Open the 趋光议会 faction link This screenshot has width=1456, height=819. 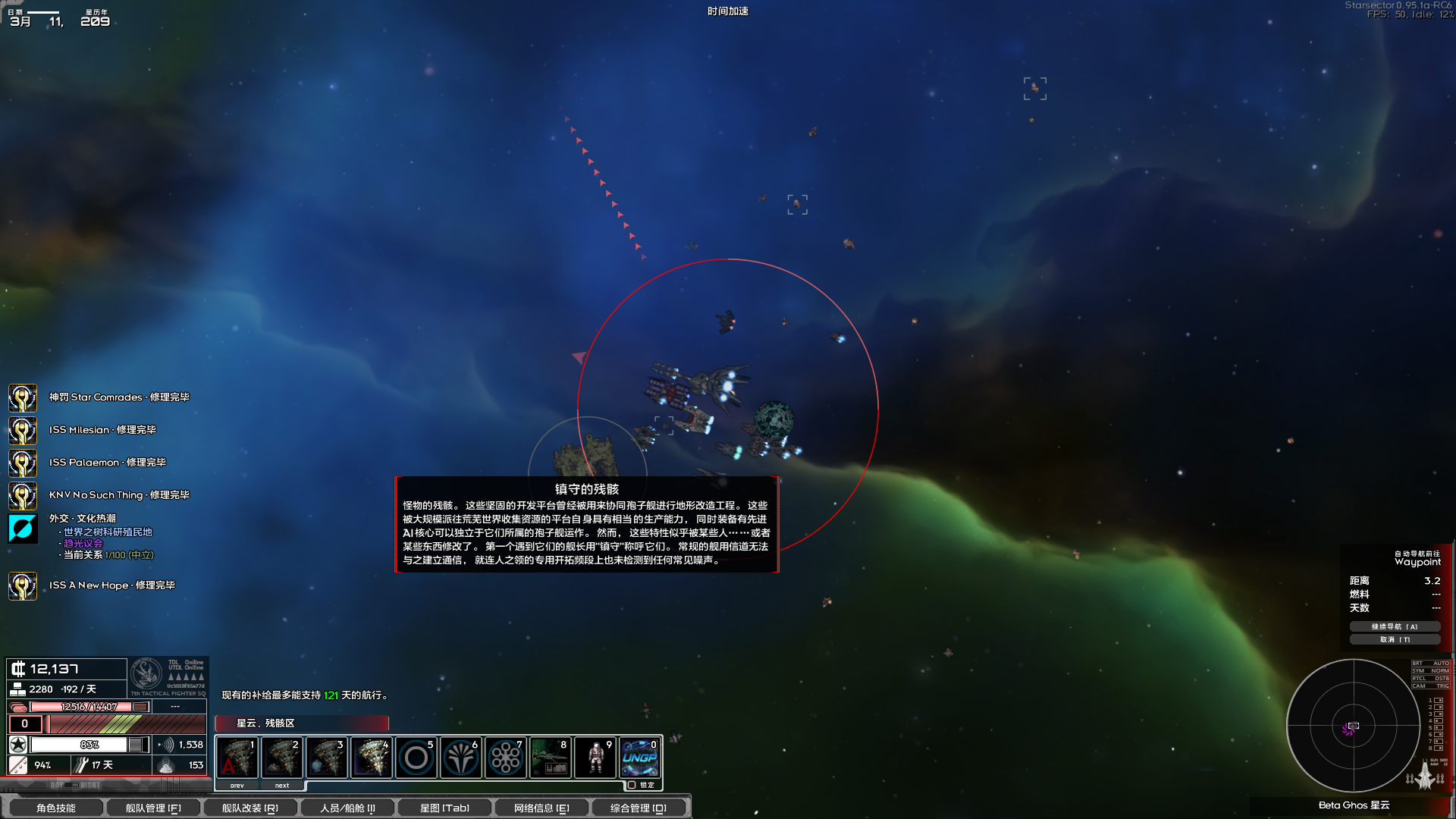click(82, 543)
